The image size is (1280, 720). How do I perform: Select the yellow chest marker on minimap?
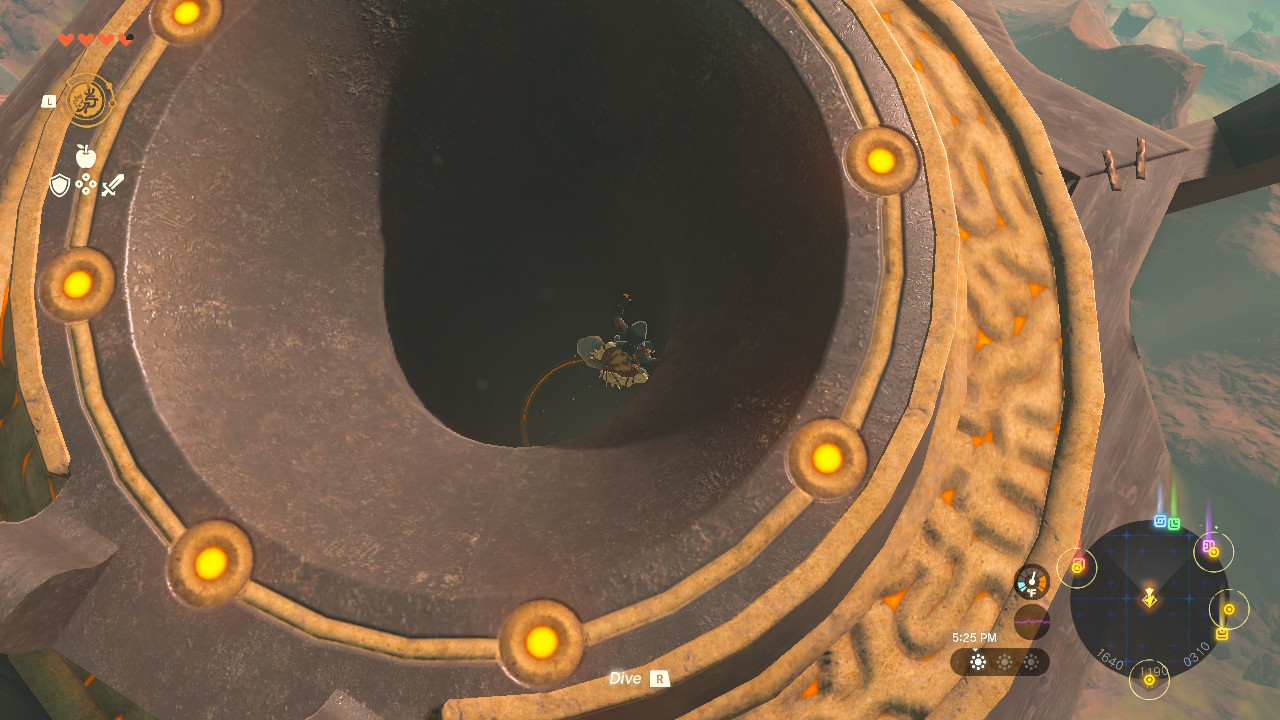pos(1222,634)
